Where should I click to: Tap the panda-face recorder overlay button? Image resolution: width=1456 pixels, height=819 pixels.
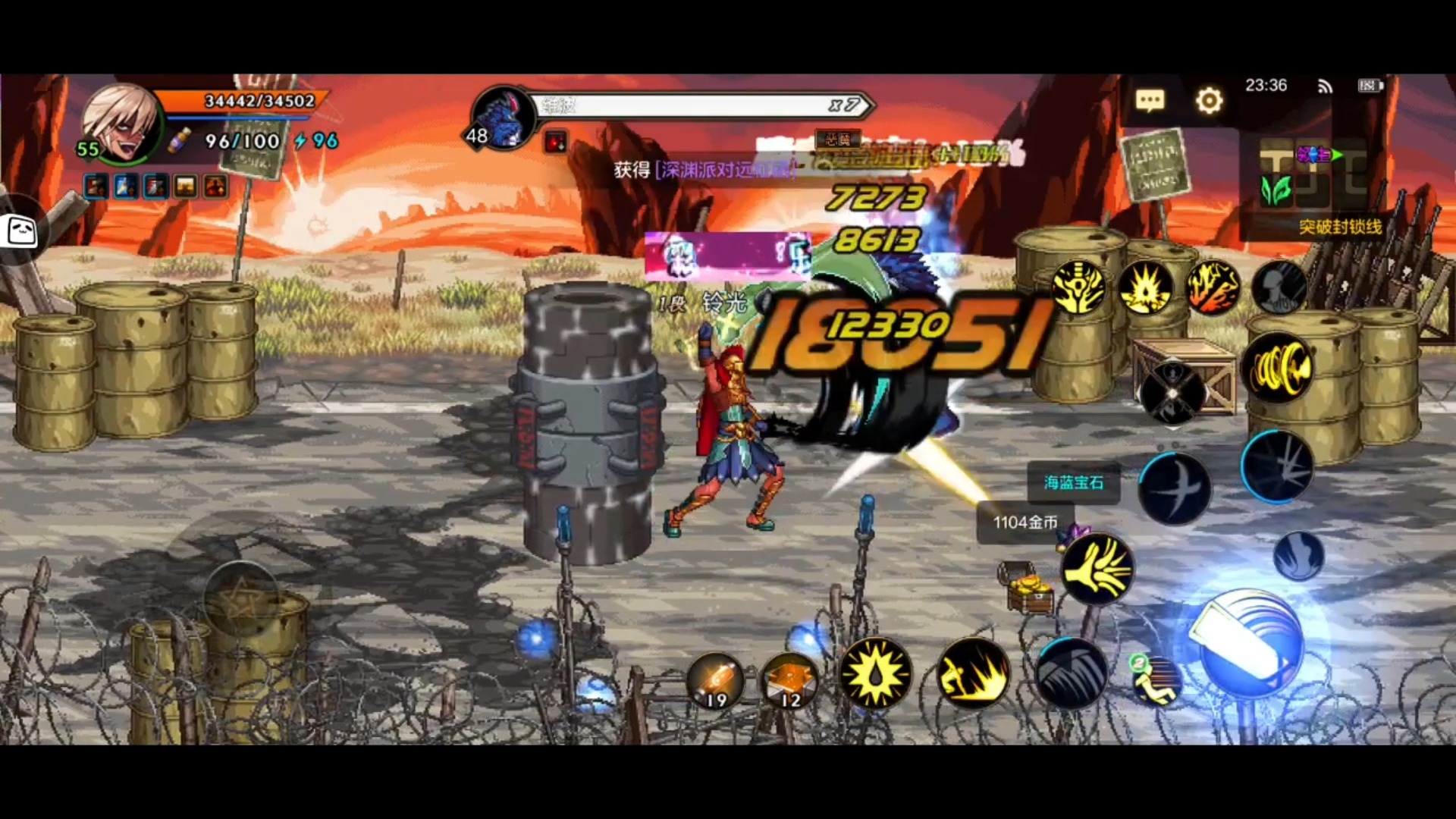coord(21,231)
